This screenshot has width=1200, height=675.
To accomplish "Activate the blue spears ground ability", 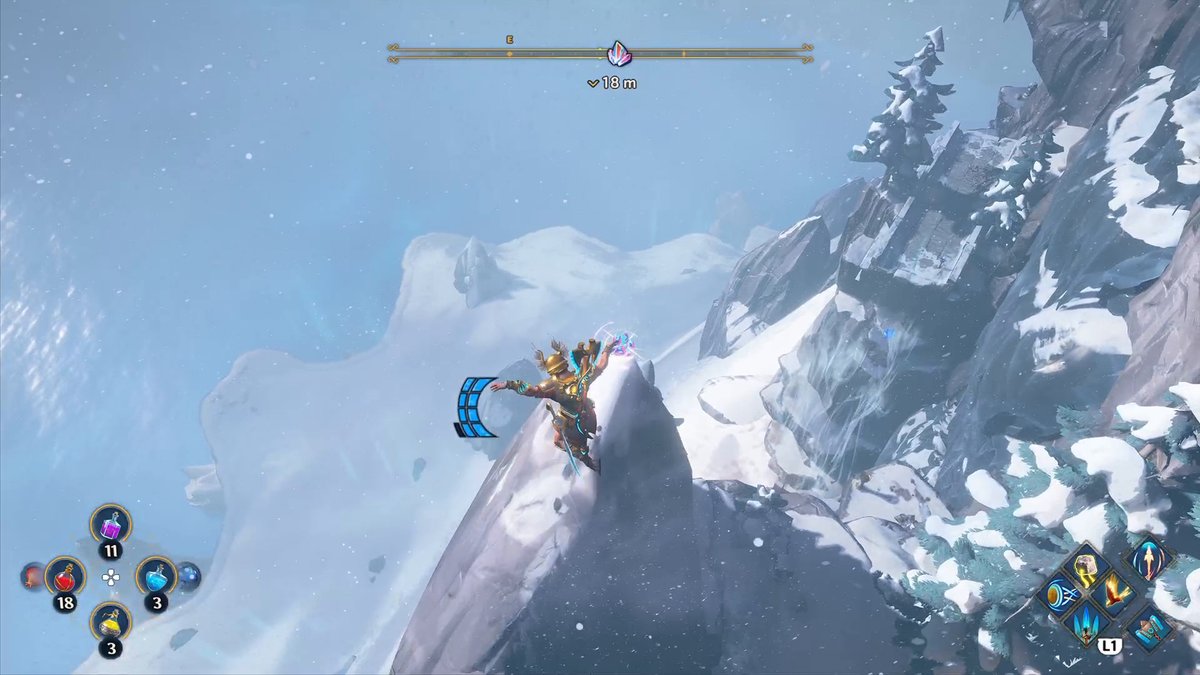I will point(1088,625).
